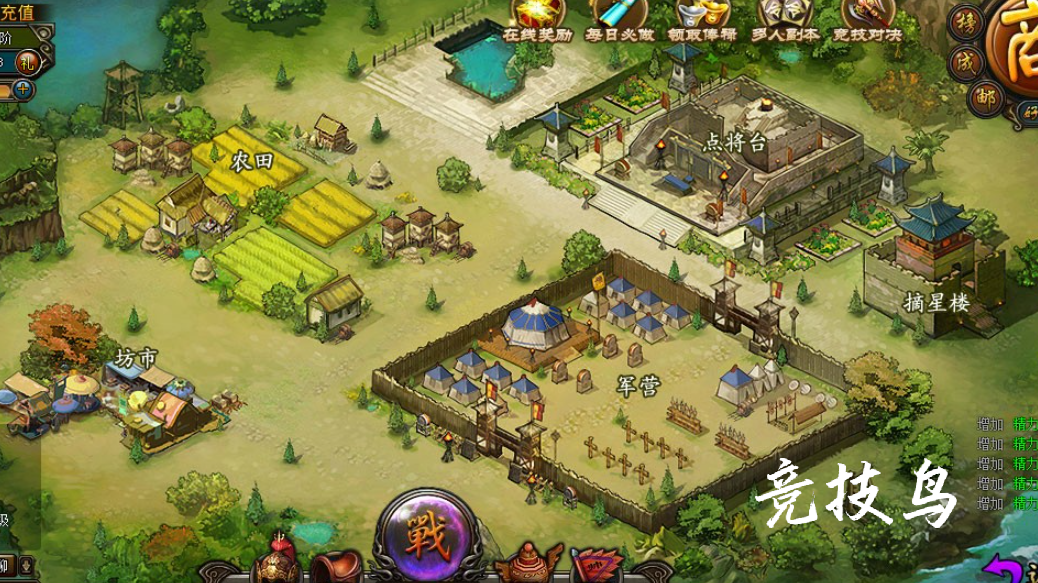The width and height of the screenshot is (1038, 583).
Task: Open the 成 achievements round button
Action: [x=966, y=62]
